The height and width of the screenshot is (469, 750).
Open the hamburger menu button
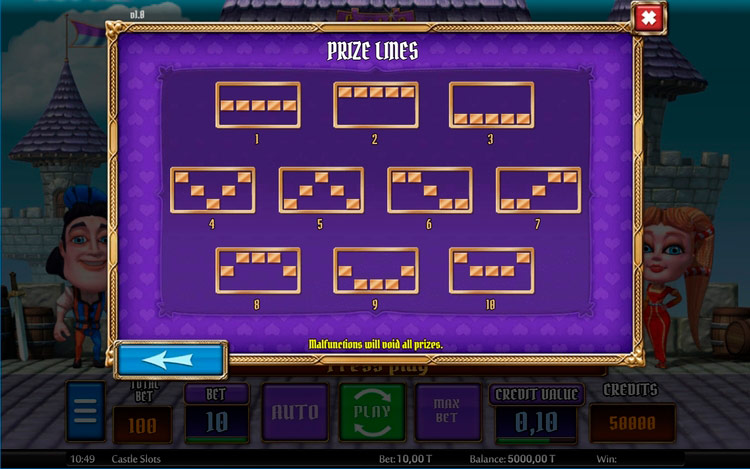pos(85,412)
